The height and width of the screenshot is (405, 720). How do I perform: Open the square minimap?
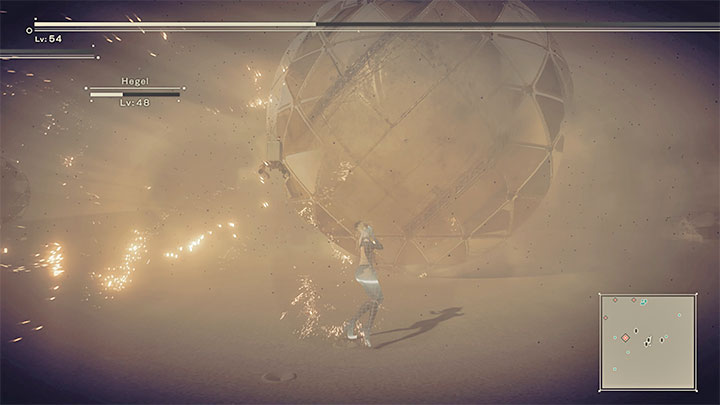point(647,341)
